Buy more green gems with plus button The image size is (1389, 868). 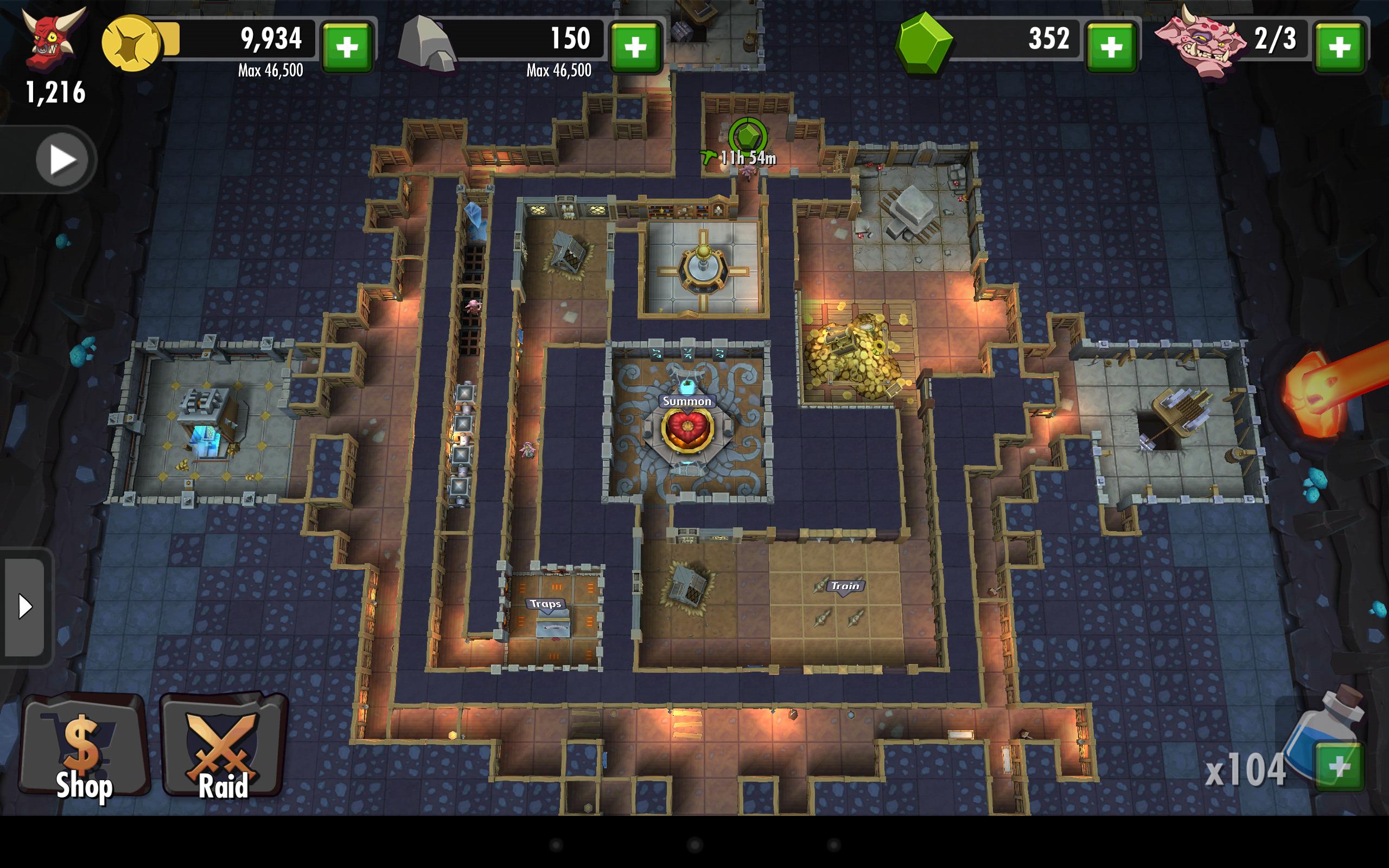click(1111, 47)
